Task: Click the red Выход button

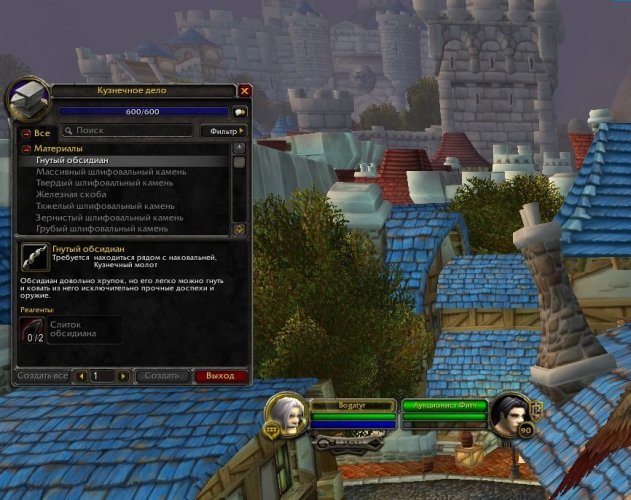Action: click(x=219, y=376)
